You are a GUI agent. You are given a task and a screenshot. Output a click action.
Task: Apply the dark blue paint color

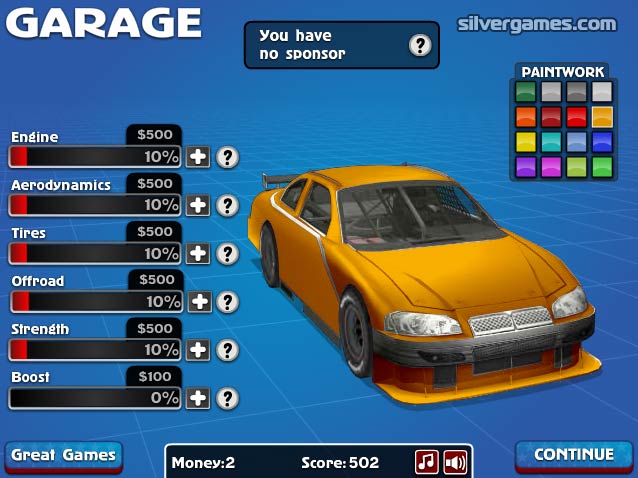click(x=601, y=142)
